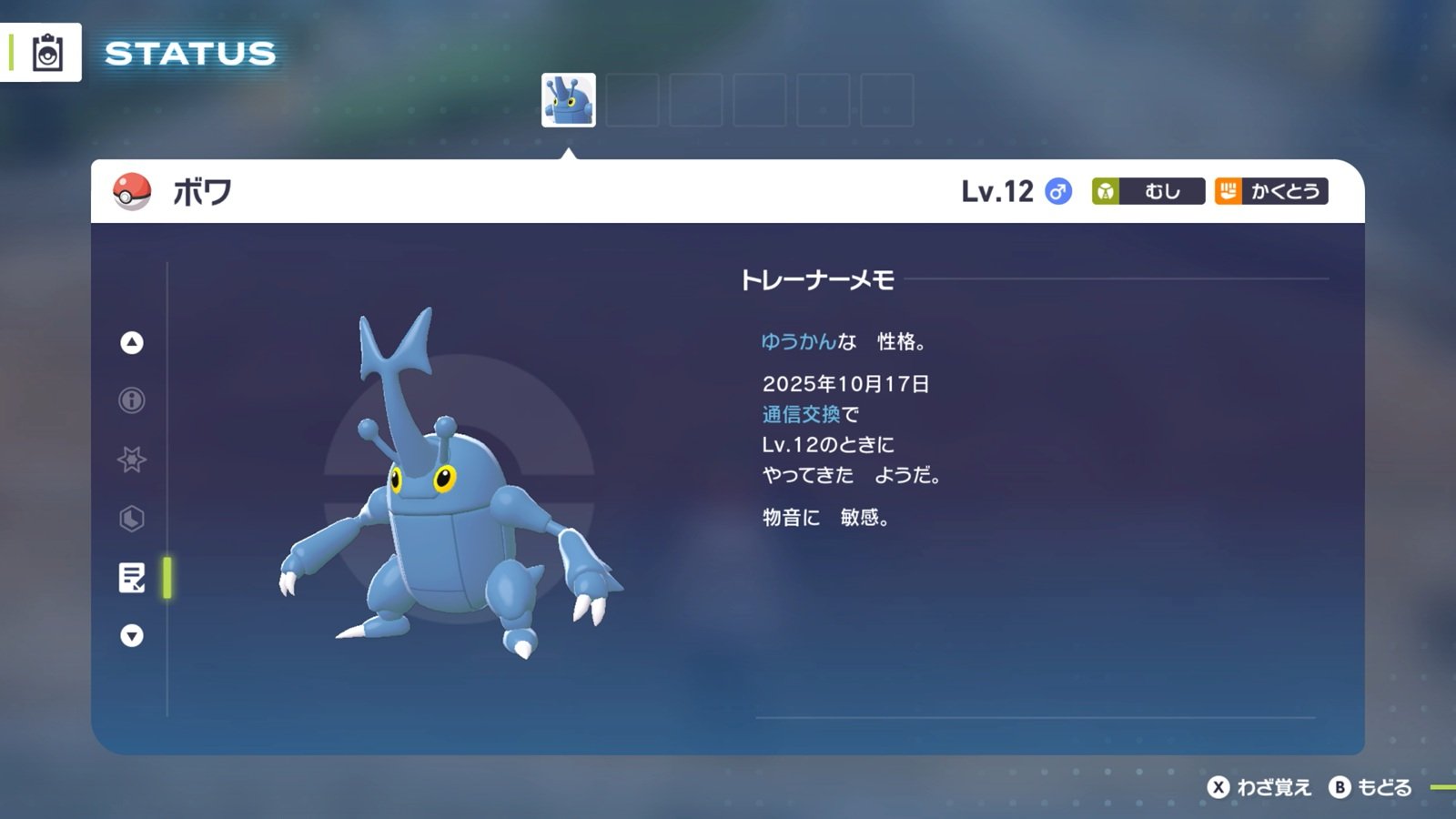Click the up arrow page button
Image resolution: width=1456 pixels, height=819 pixels.
click(x=132, y=342)
